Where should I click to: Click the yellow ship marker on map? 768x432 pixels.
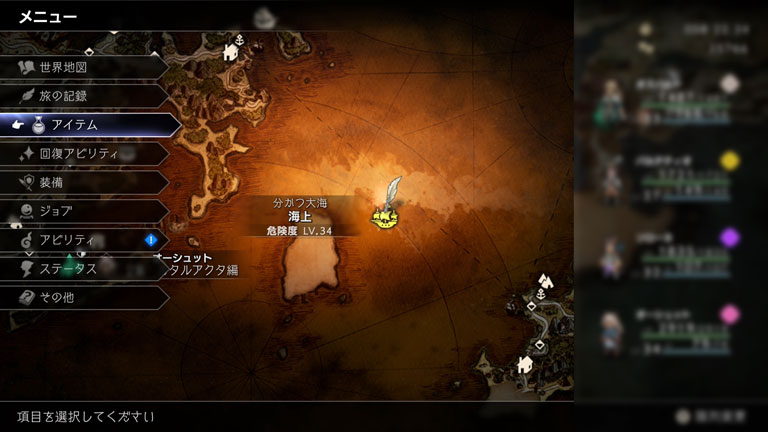pos(384,216)
